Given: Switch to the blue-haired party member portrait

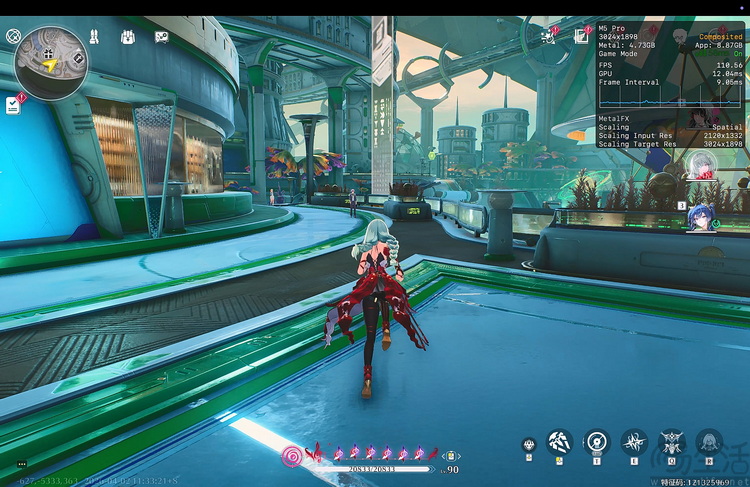Looking at the screenshot, I should point(702,216).
